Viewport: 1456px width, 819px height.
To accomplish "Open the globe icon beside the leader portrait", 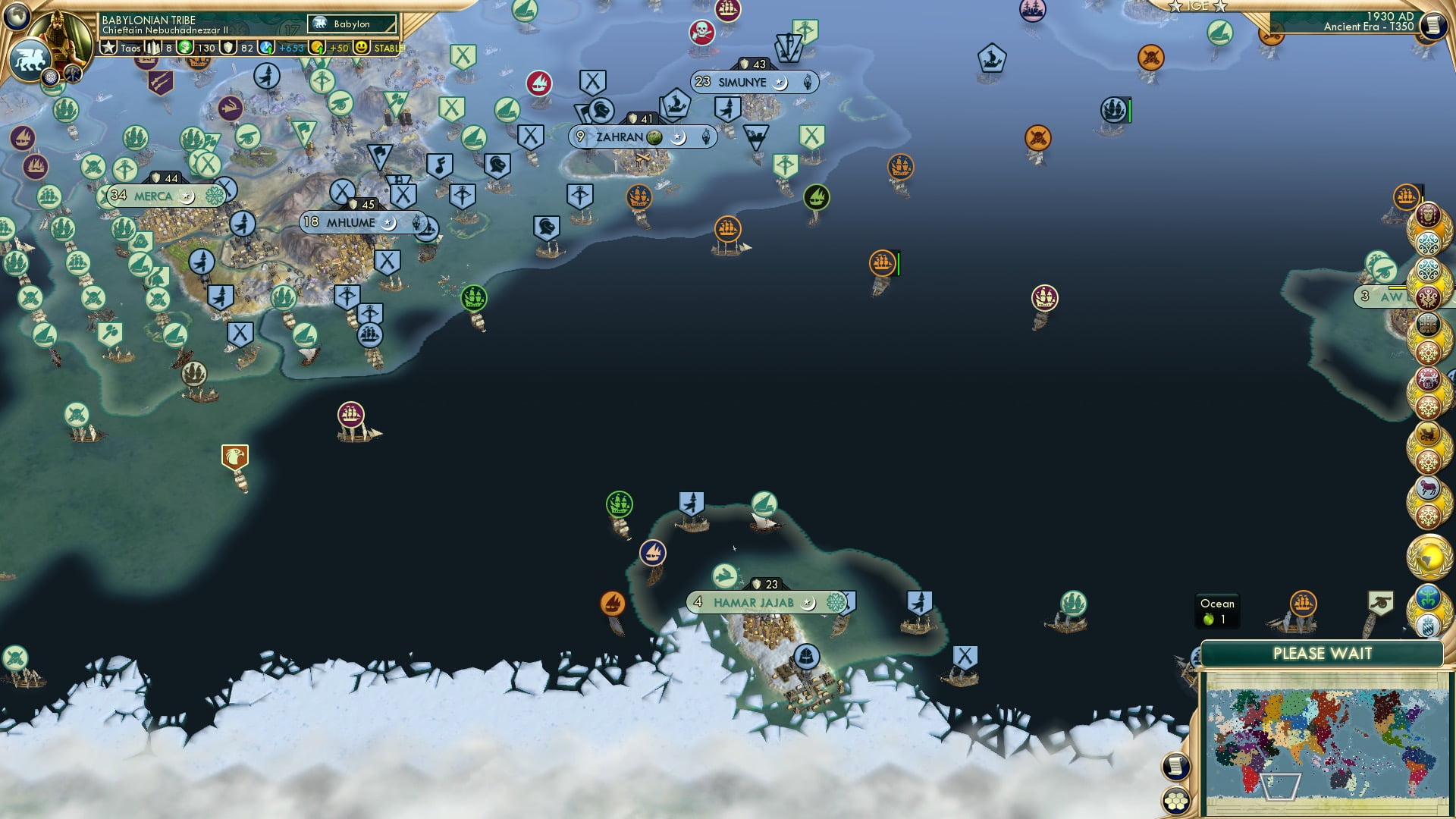I will [x=17, y=15].
